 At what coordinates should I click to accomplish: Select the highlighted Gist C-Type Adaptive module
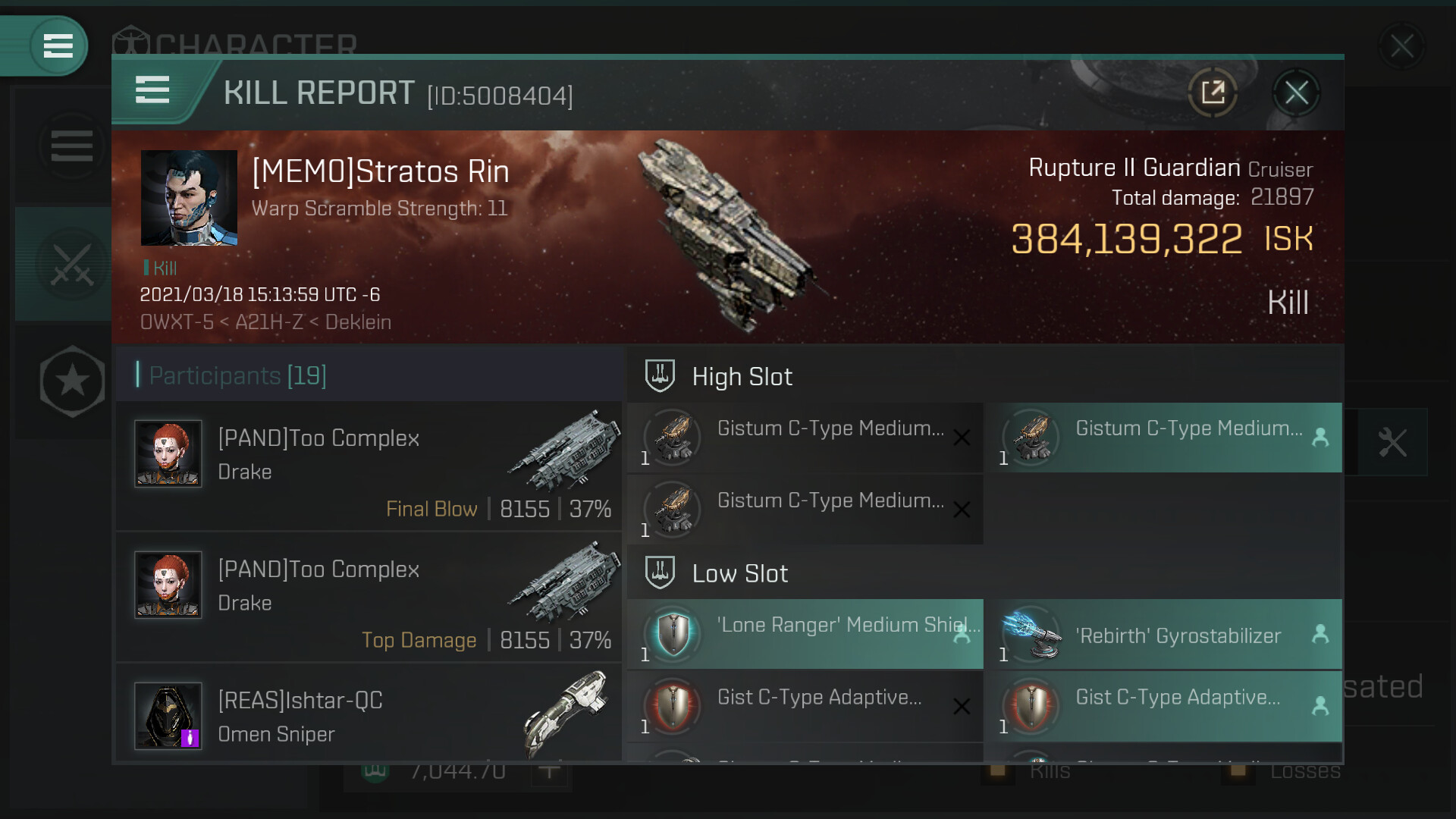(1169, 707)
